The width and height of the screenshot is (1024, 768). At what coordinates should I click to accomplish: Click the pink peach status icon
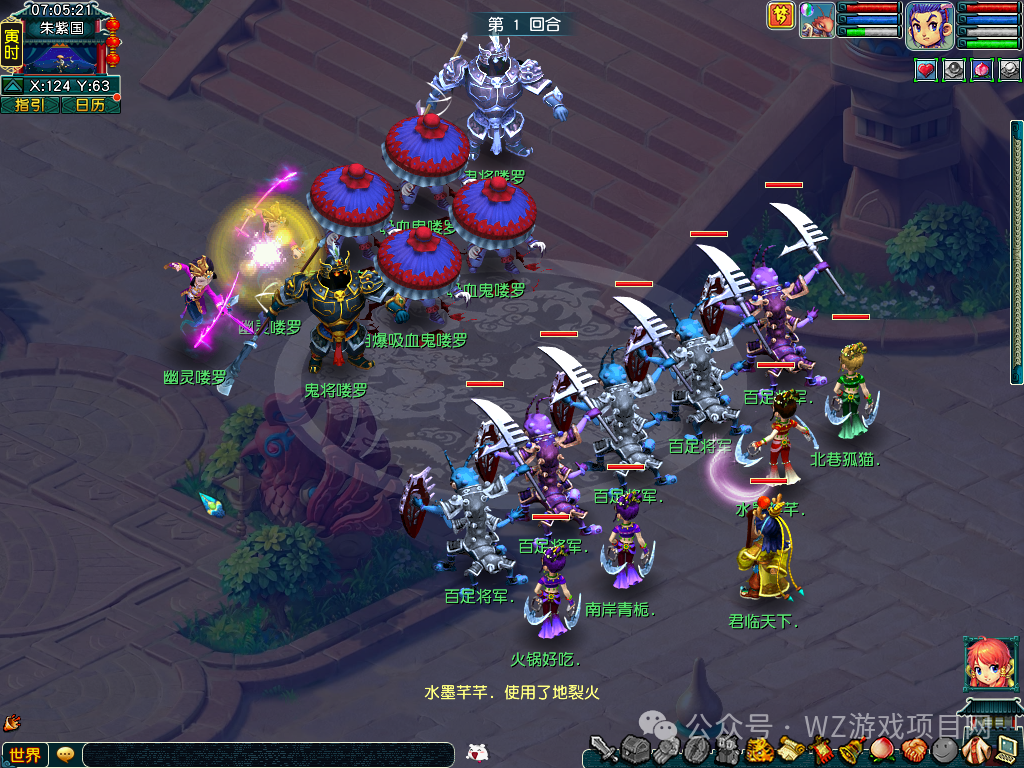pyautogui.click(x=982, y=70)
